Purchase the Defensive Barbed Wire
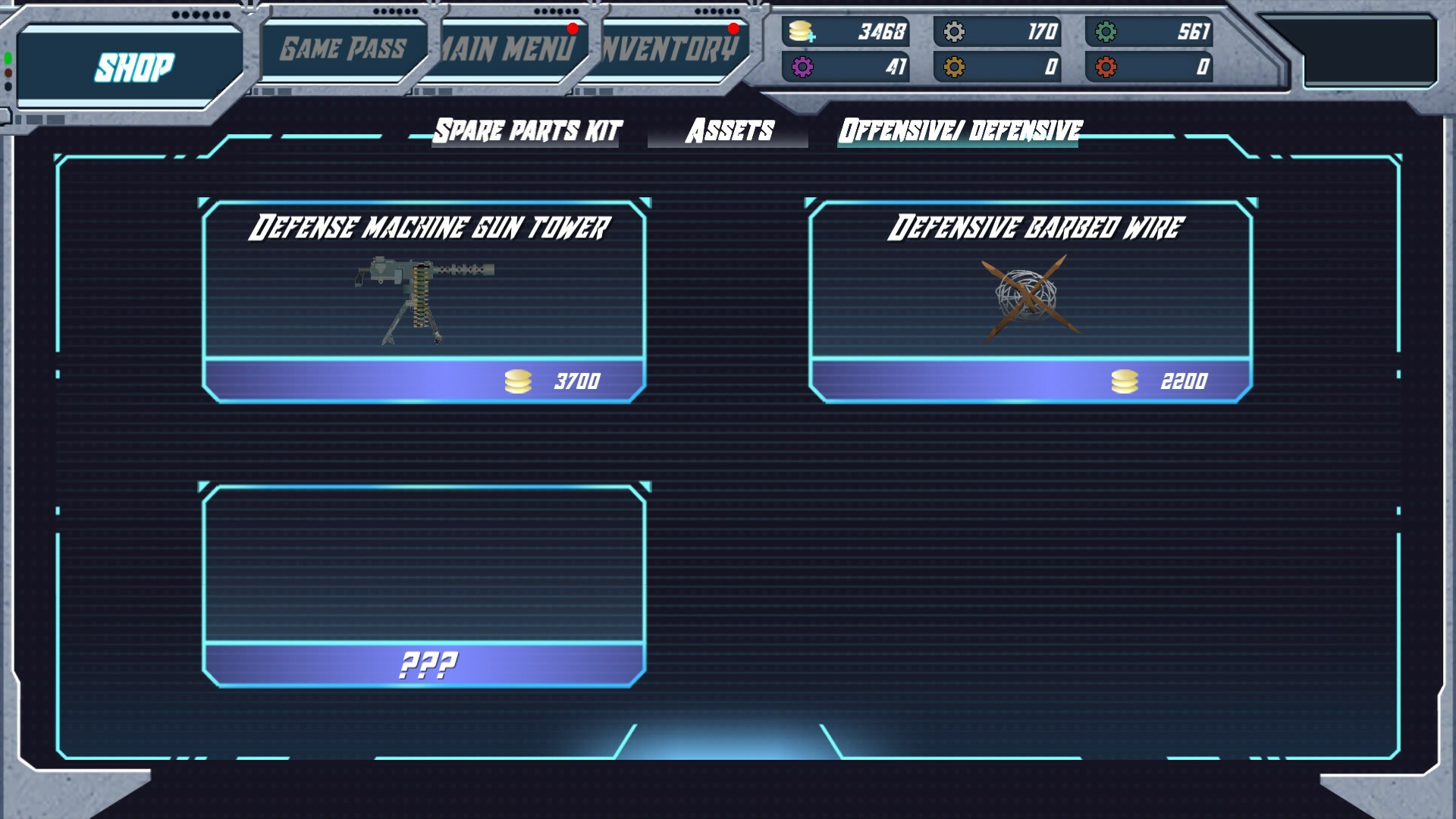 tap(1031, 381)
